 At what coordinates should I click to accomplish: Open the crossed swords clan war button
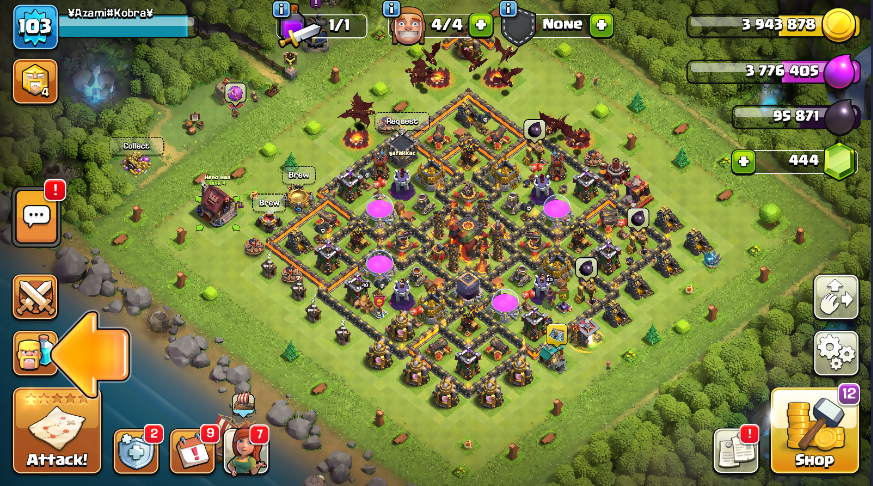[34, 297]
